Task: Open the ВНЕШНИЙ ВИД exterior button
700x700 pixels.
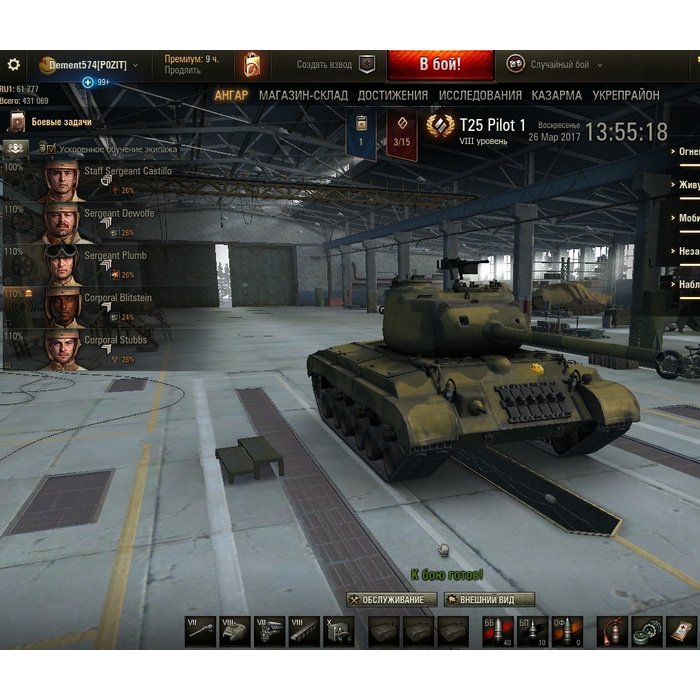Action: 489,600
